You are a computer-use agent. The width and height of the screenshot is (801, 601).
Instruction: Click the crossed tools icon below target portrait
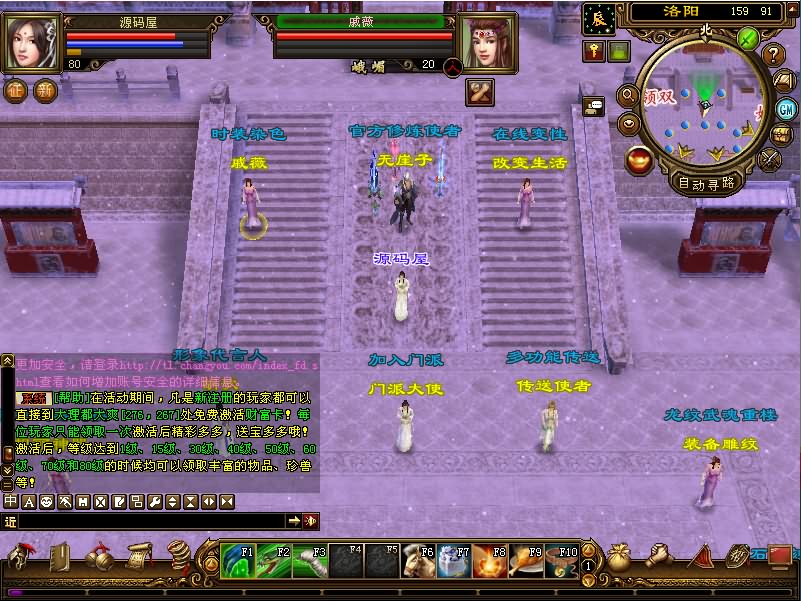(479, 92)
